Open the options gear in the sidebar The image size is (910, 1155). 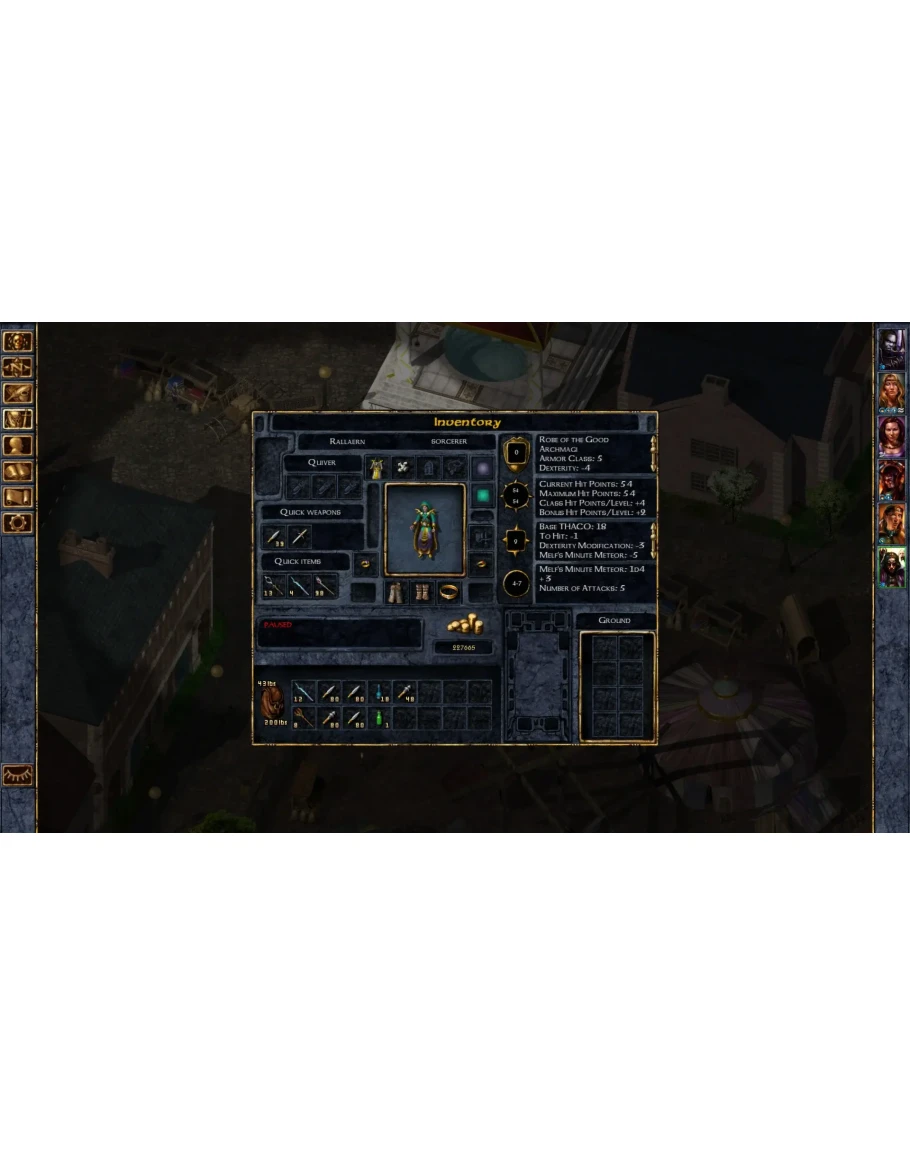coord(19,522)
